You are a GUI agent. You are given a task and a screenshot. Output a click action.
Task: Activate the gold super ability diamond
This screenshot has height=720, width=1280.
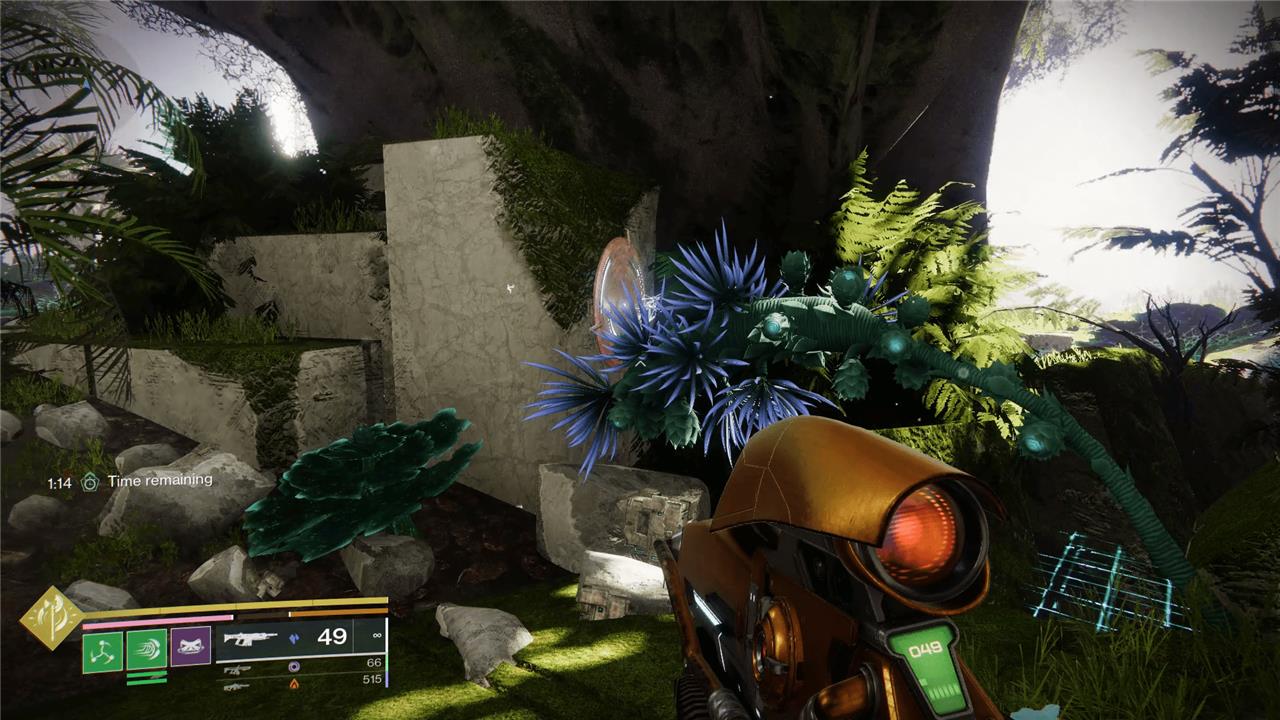click(52, 618)
